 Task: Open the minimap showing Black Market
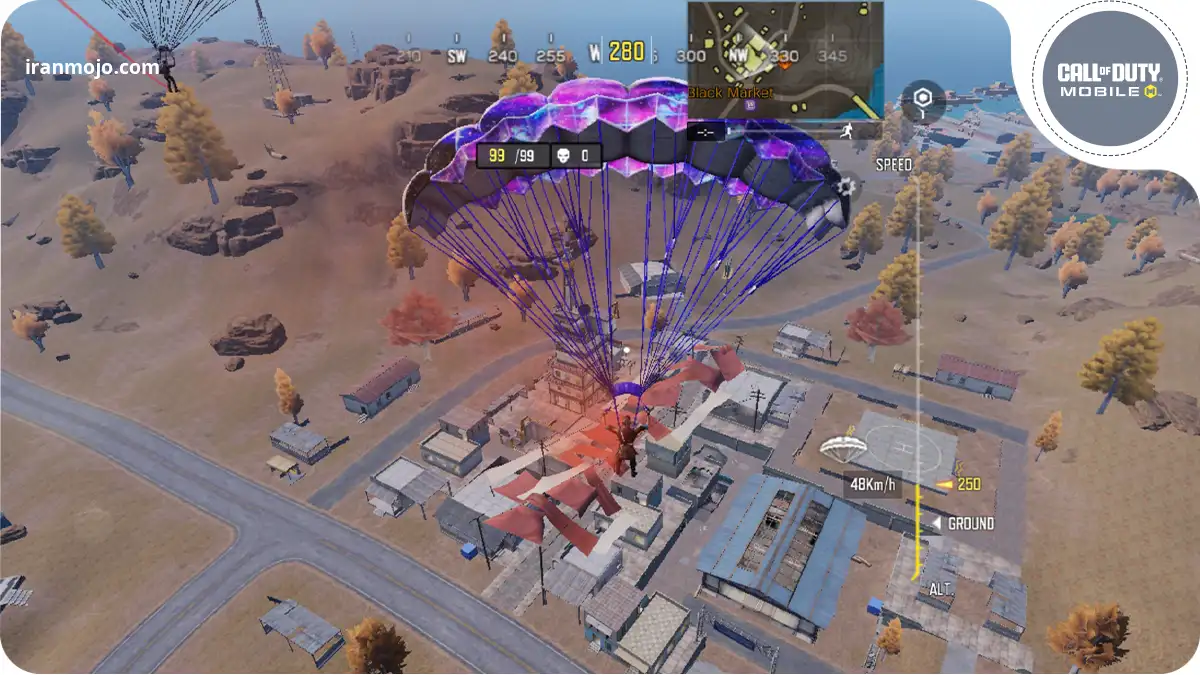point(784,58)
